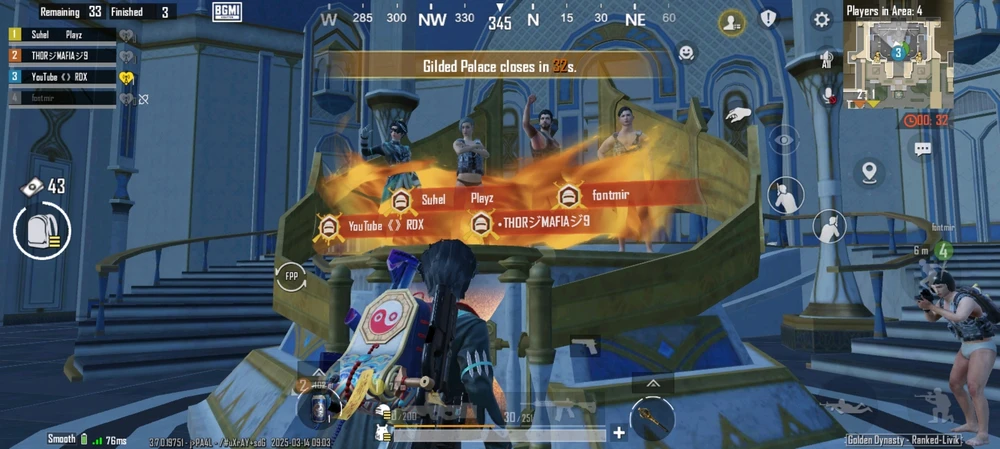The image size is (1000, 449).
Task: Open the emote smiley menu
Action: coord(686,51)
